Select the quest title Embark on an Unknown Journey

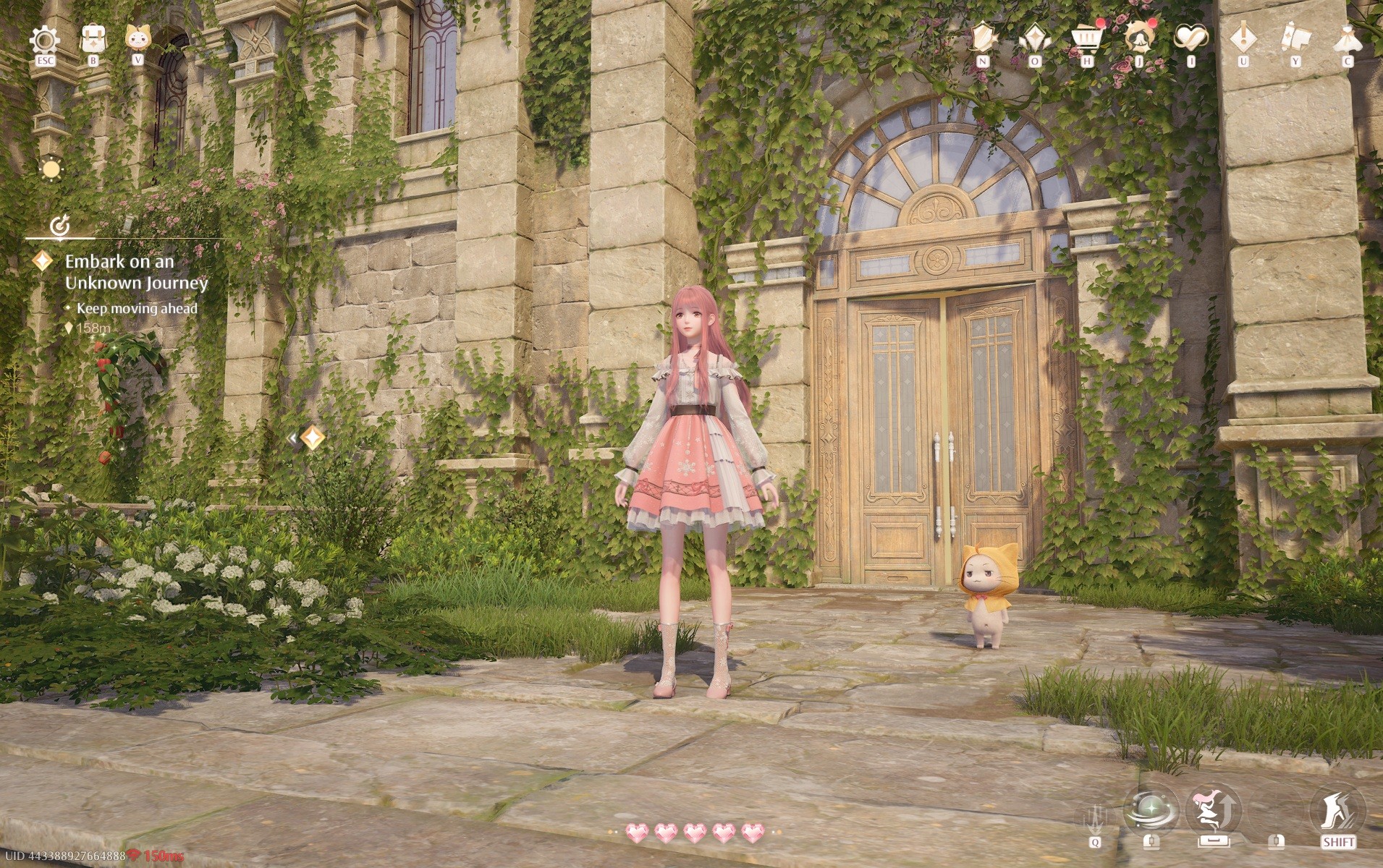click(119, 273)
